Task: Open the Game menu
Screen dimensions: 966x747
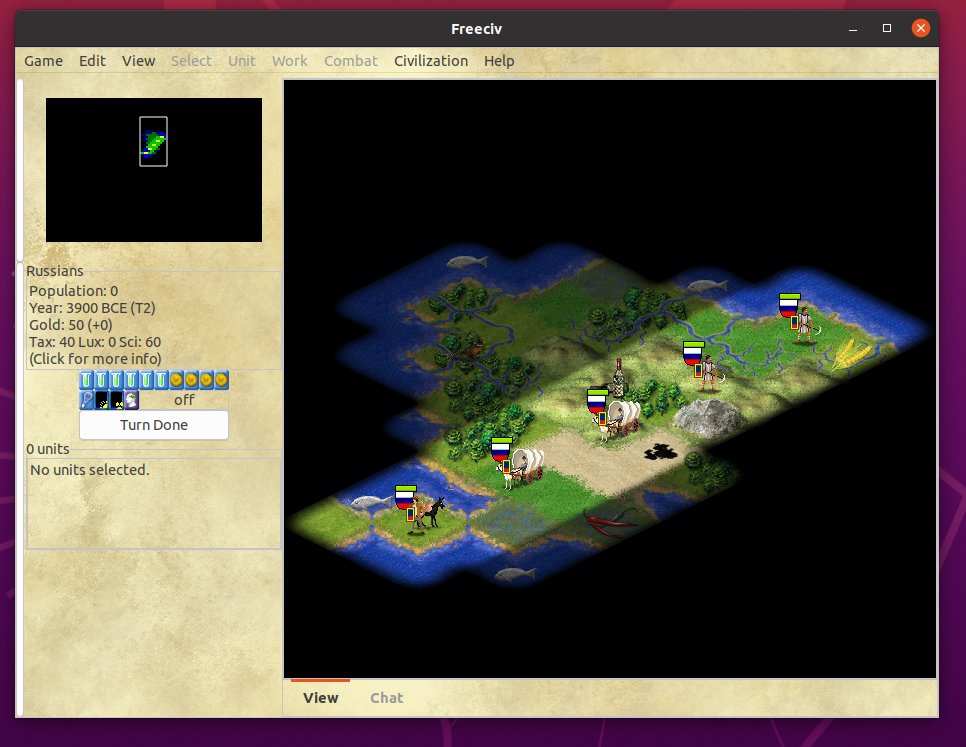Action: 44,61
